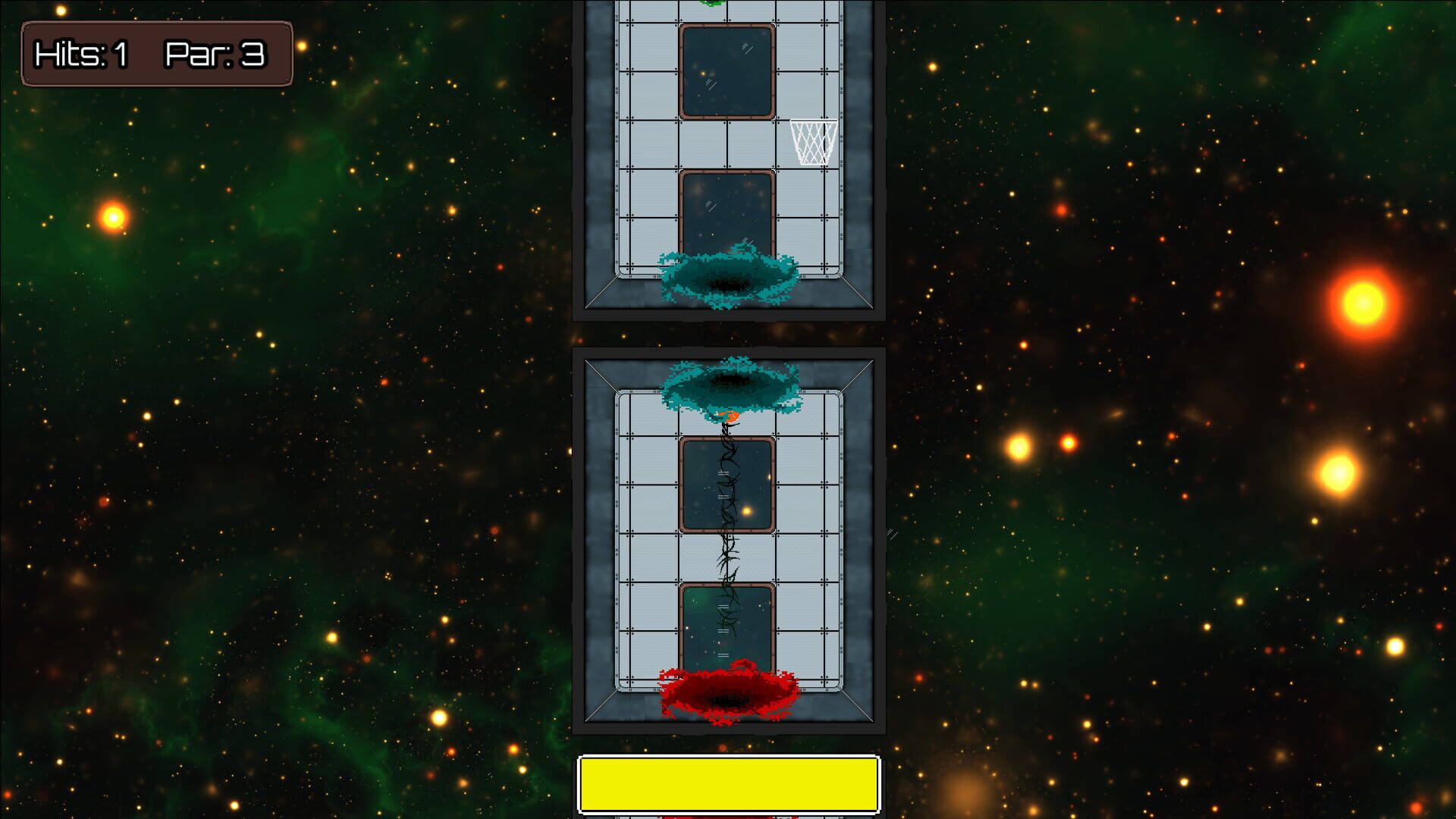Expand the Par counter display
The height and width of the screenshot is (819, 1456).
[x=216, y=55]
